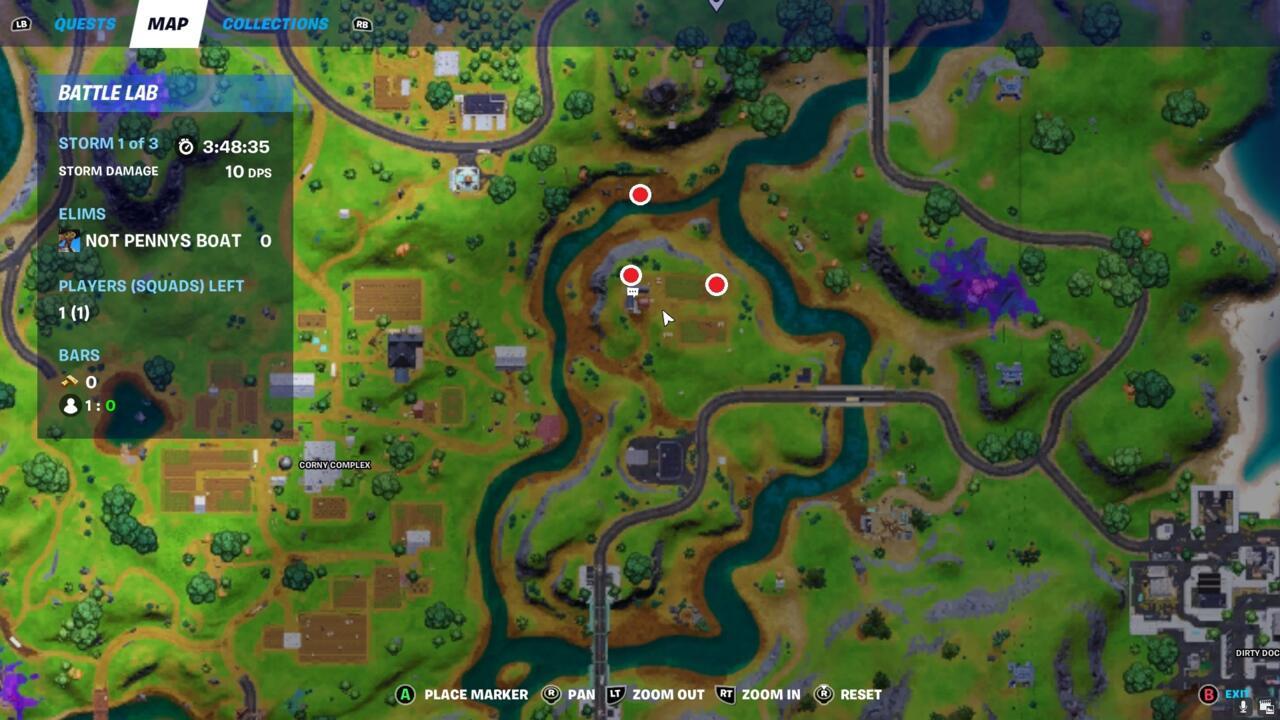Click the A button icon beside Place Marker
This screenshot has height=720, width=1280.
(405, 694)
